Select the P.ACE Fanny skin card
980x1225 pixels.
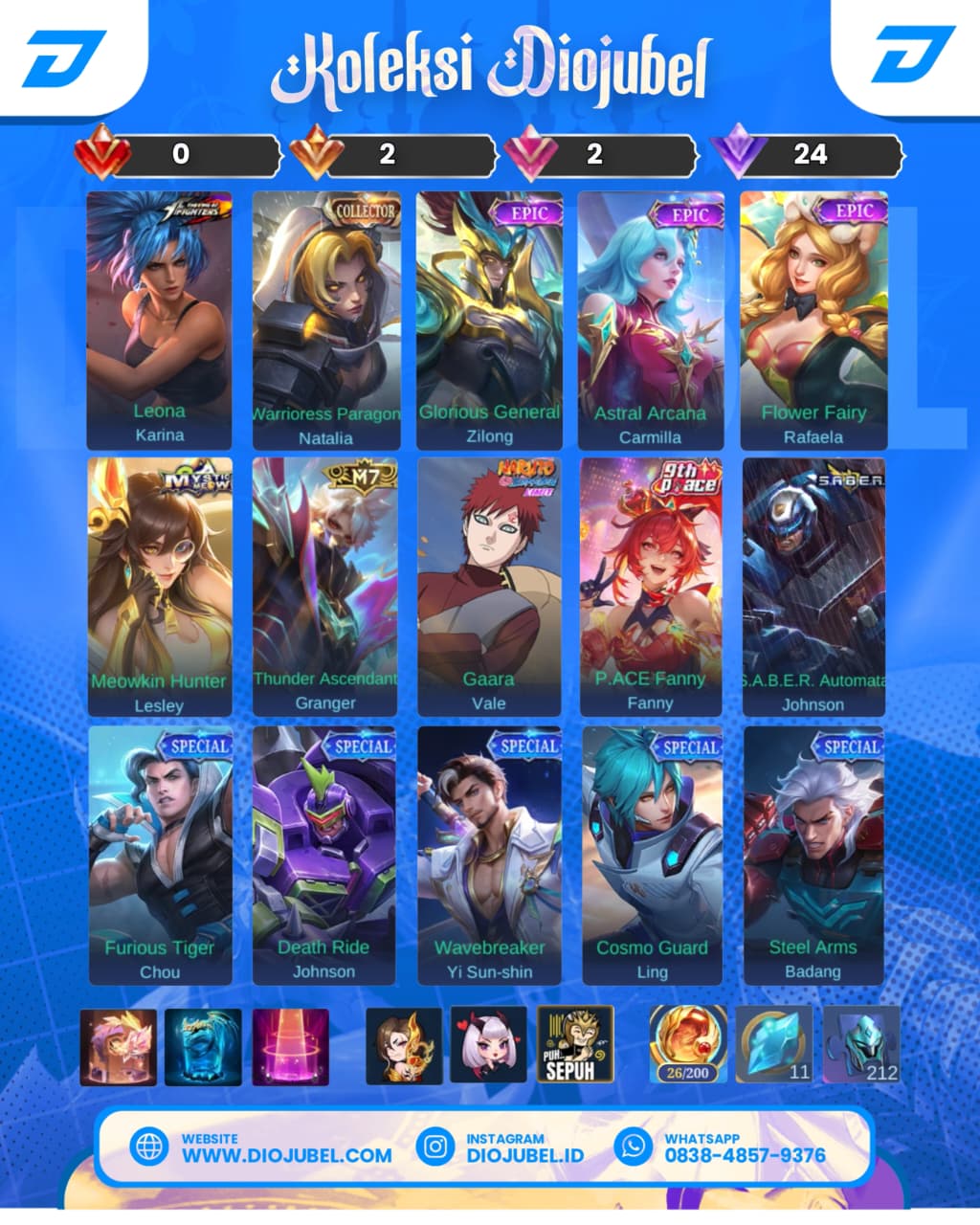coord(651,587)
